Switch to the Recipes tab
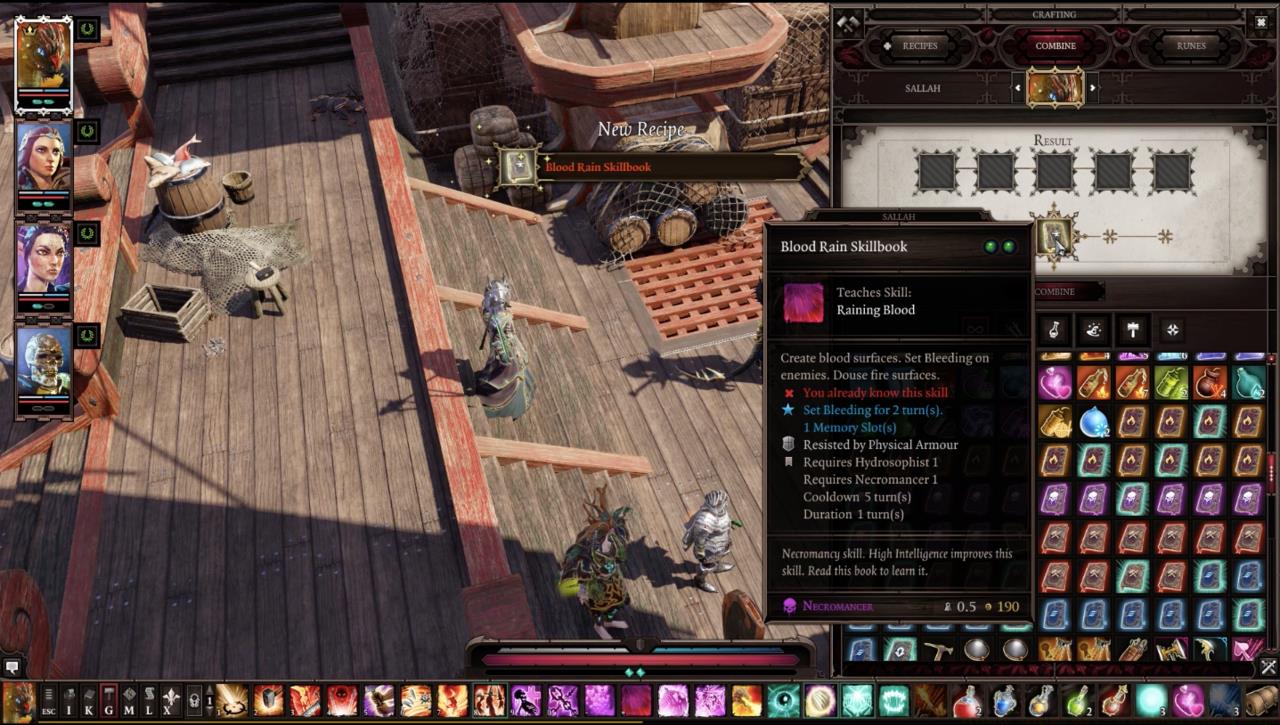1280x725 pixels. point(919,46)
